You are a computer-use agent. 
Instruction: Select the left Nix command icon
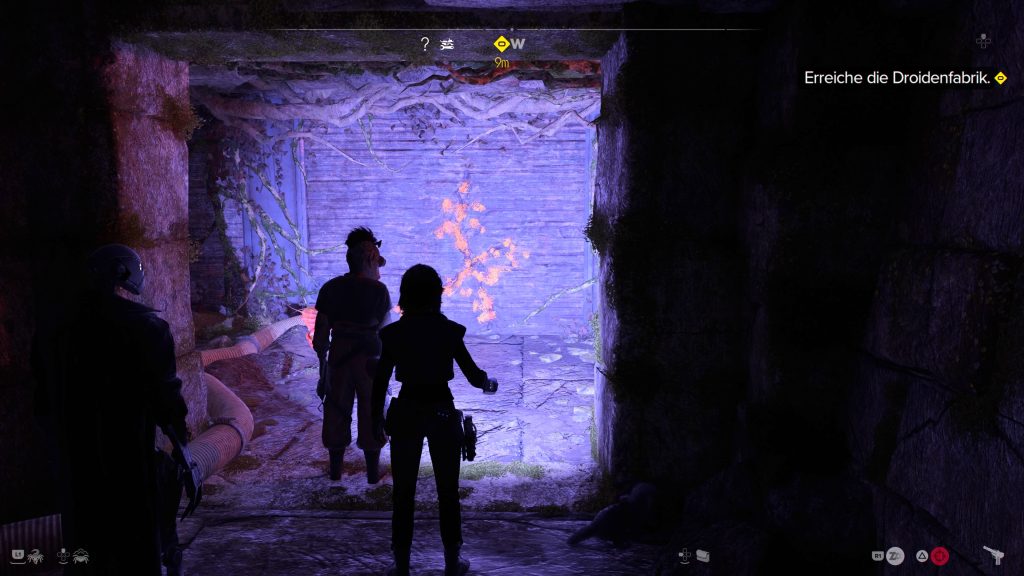coord(32,554)
